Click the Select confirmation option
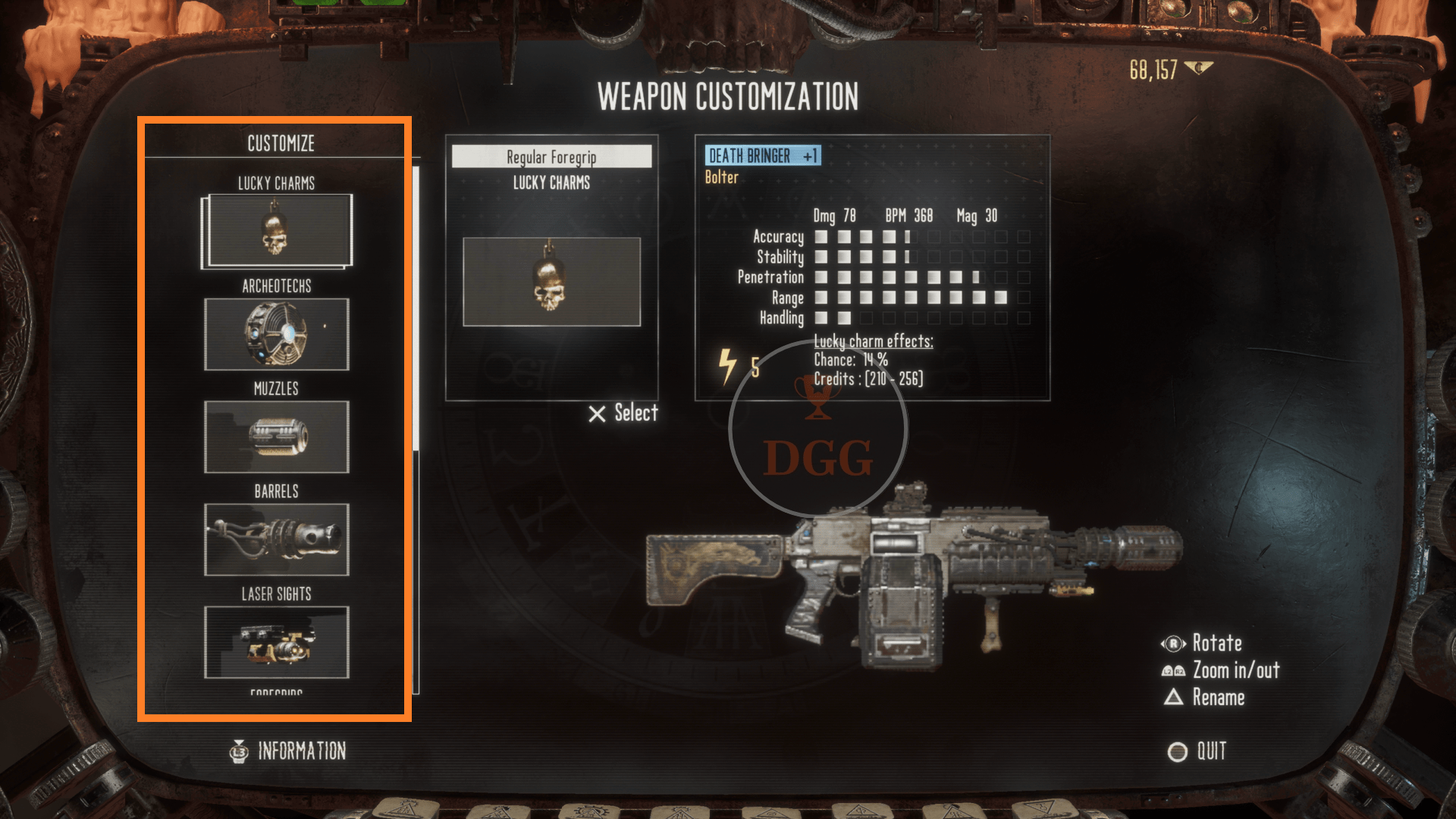The width and height of the screenshot is (1456, 819). pyautogui.click(x=623, y=413)
